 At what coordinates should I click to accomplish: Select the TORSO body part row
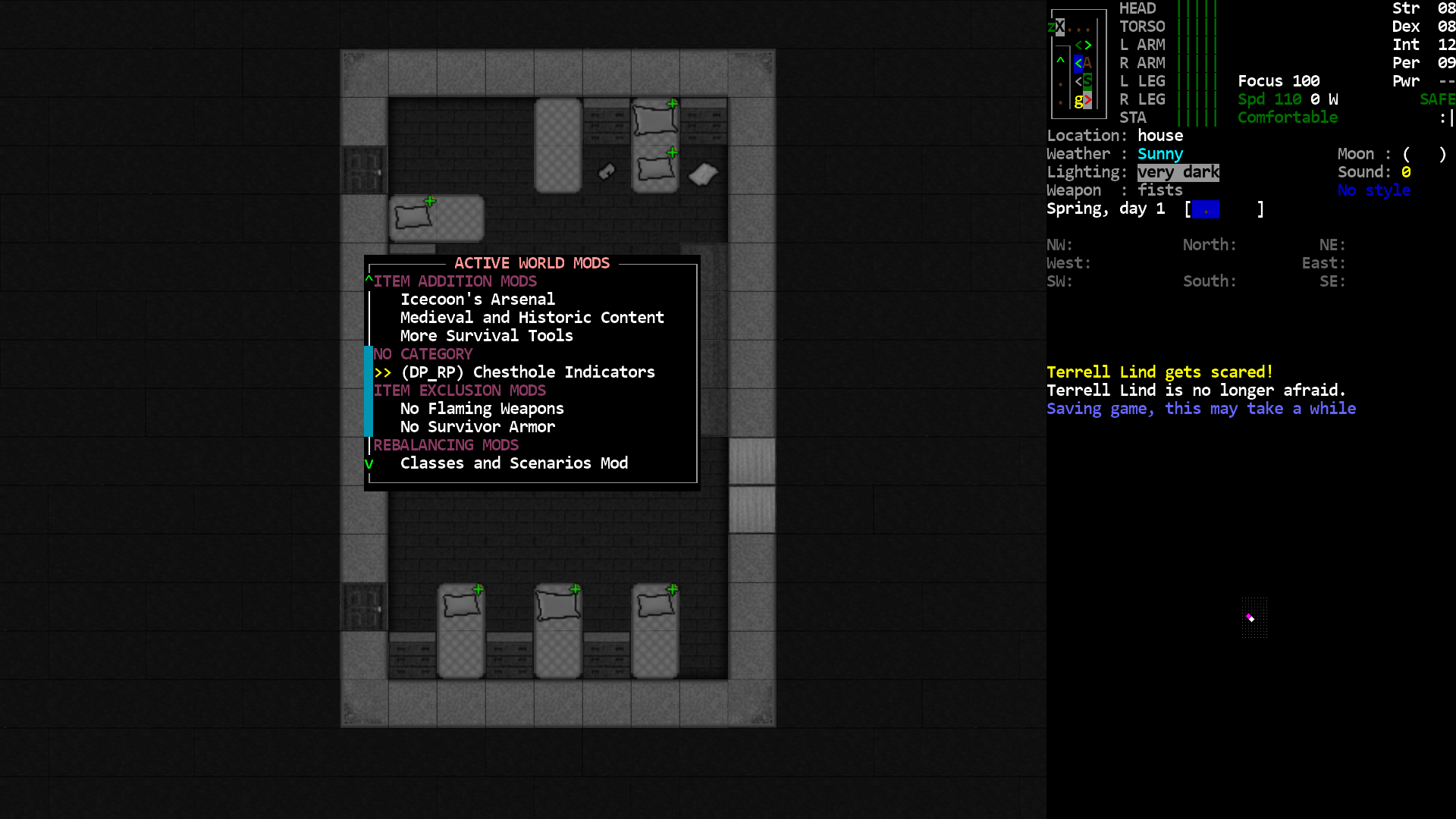click(x=1141, y=26)
